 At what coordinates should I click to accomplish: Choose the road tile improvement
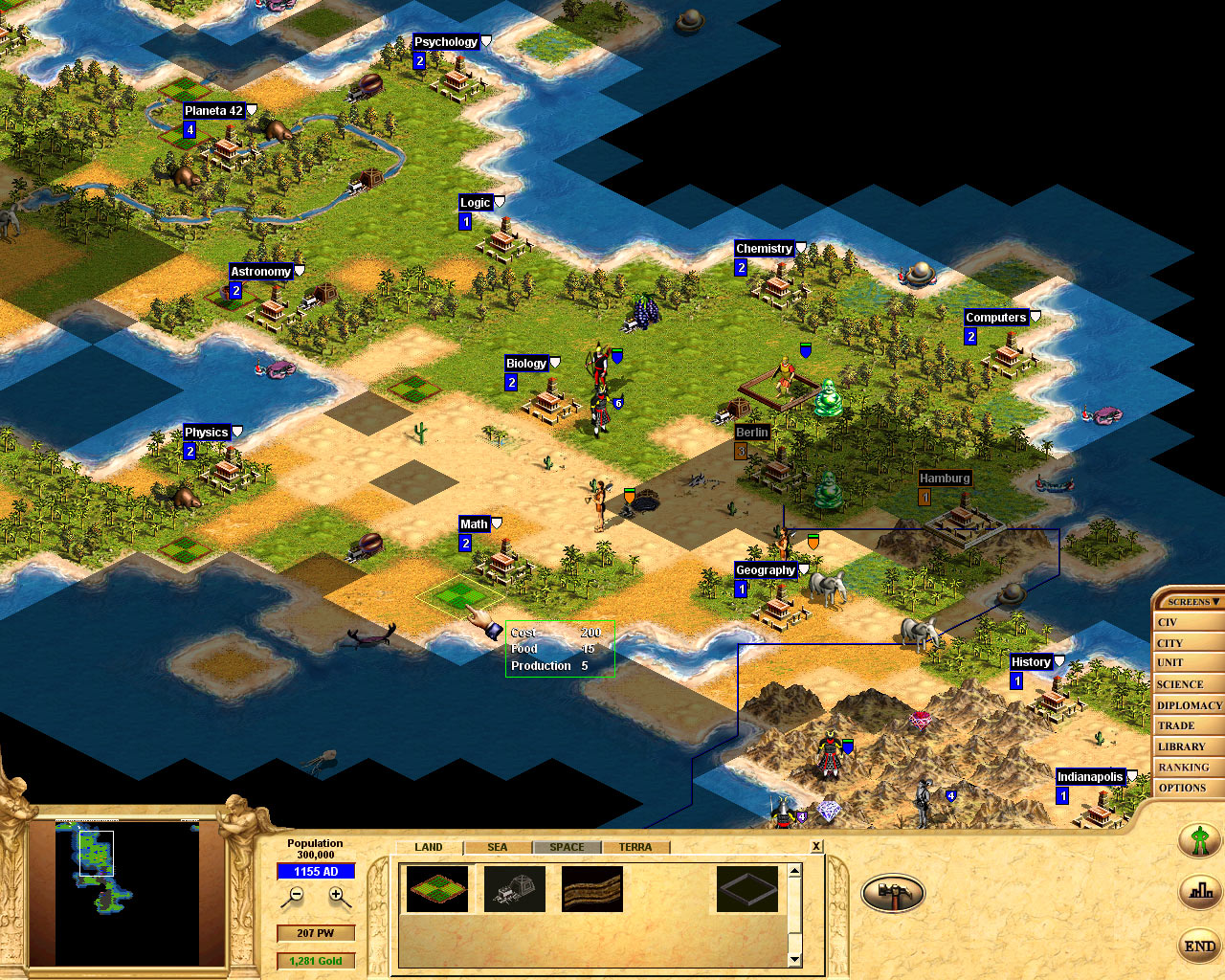pyautogui.click(x=591, y=888)
